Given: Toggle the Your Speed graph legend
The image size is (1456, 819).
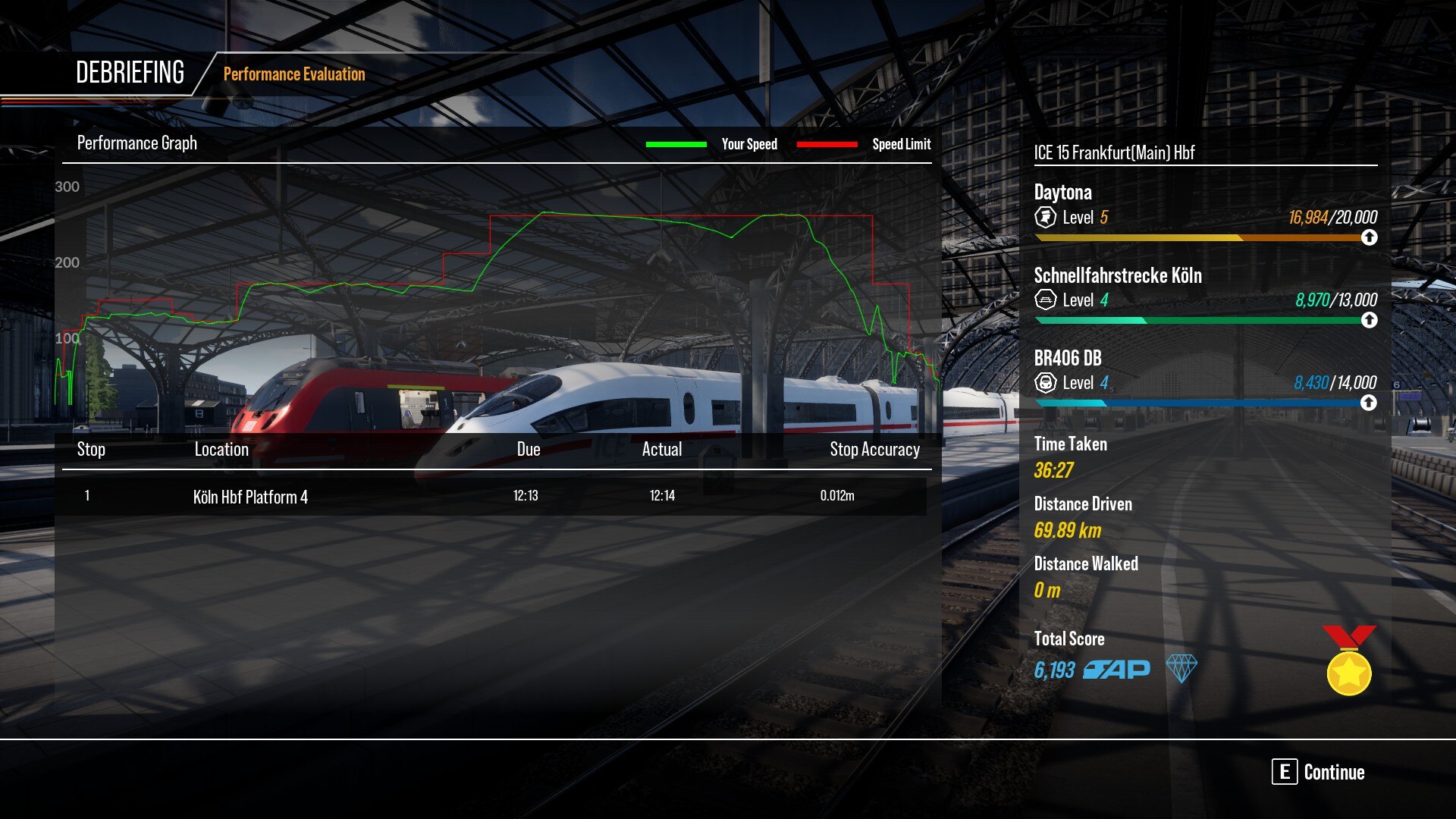Looking at the screenshot, I should (x=749, y=144).
